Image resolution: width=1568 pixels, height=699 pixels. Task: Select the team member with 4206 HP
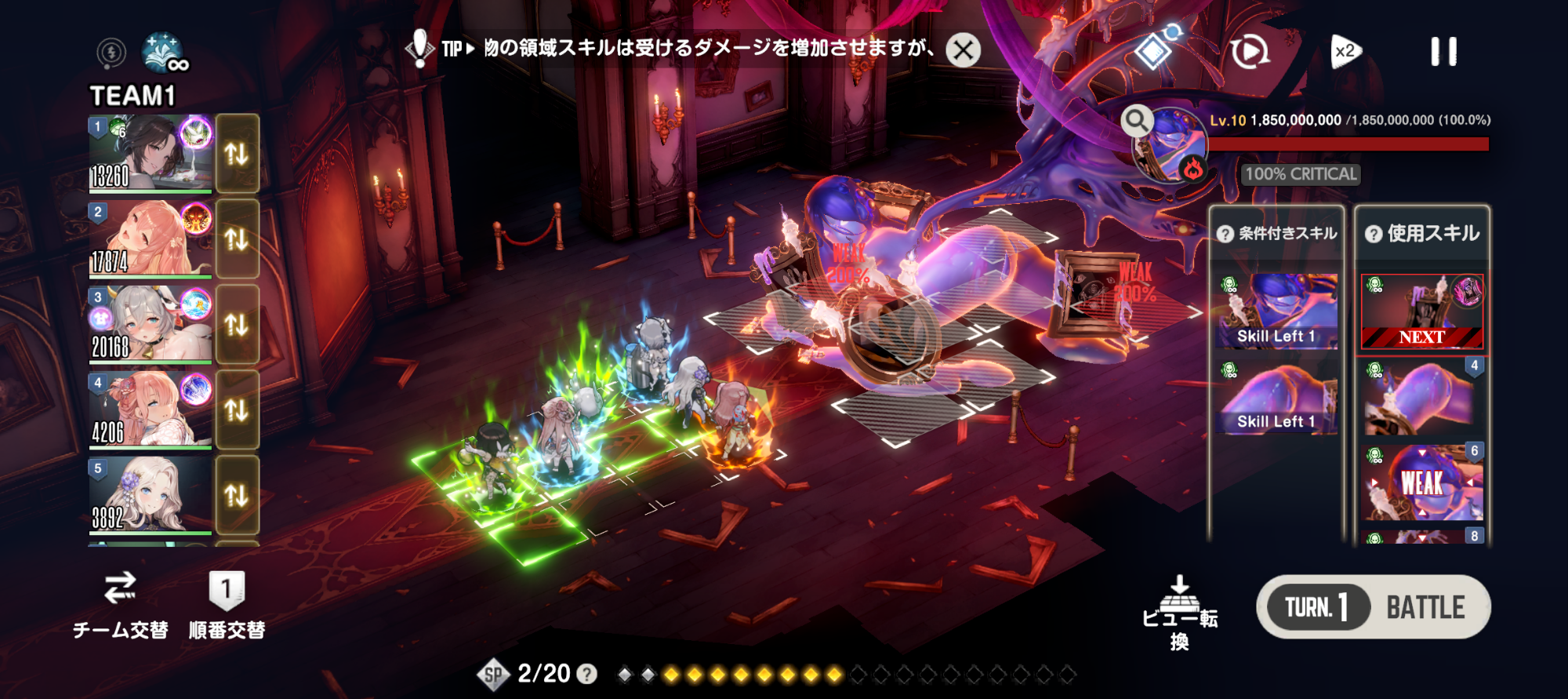150,410
